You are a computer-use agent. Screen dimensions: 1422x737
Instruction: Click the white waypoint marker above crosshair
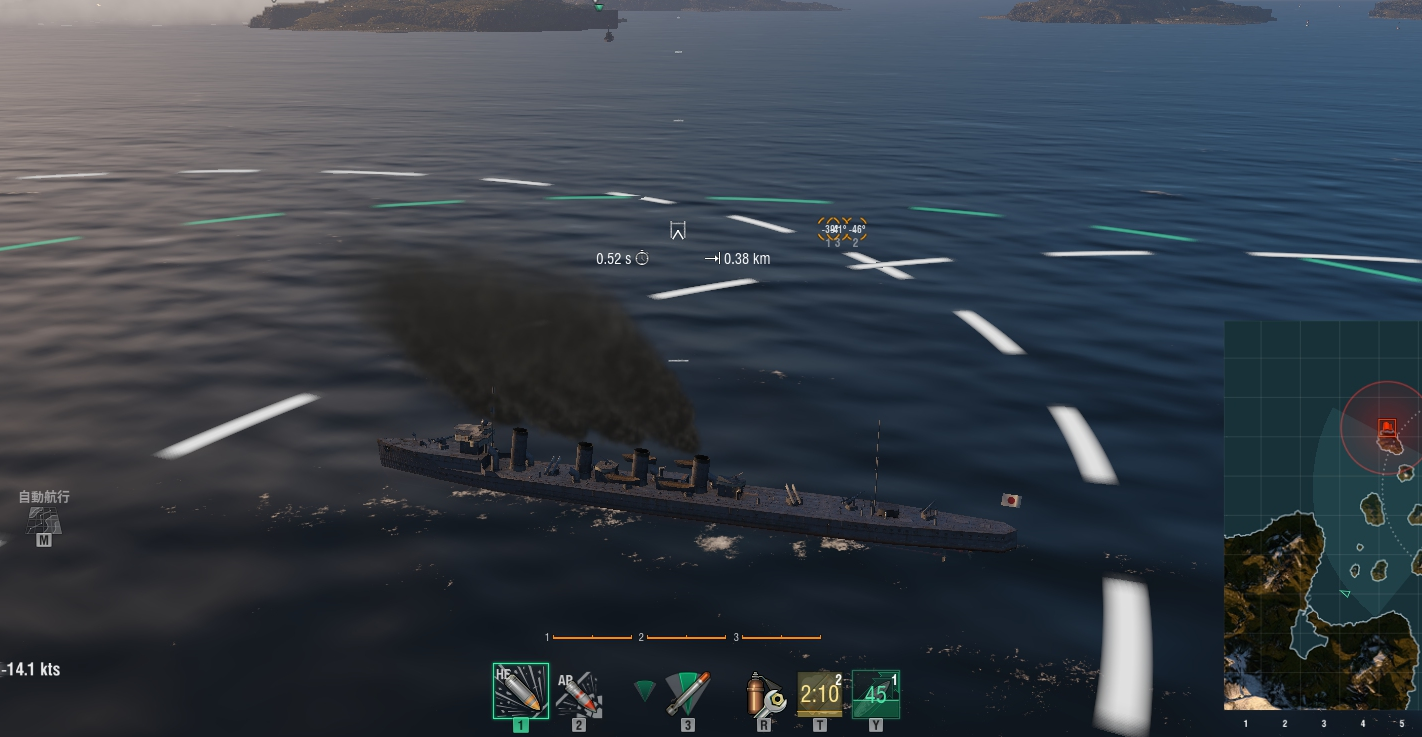coord(679,231)
